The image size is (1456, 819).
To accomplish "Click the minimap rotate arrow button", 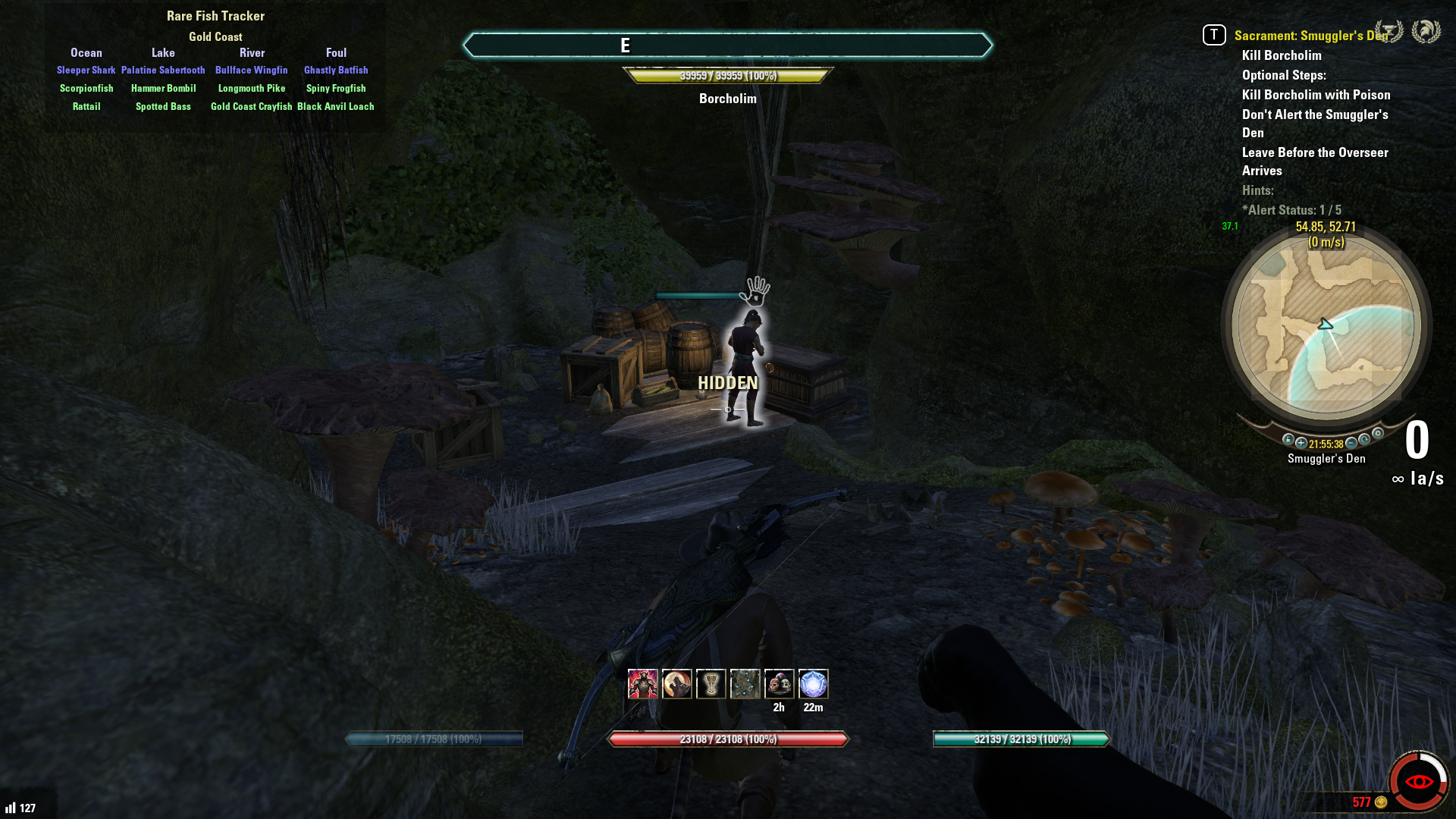I will (x=1364, y=440).
